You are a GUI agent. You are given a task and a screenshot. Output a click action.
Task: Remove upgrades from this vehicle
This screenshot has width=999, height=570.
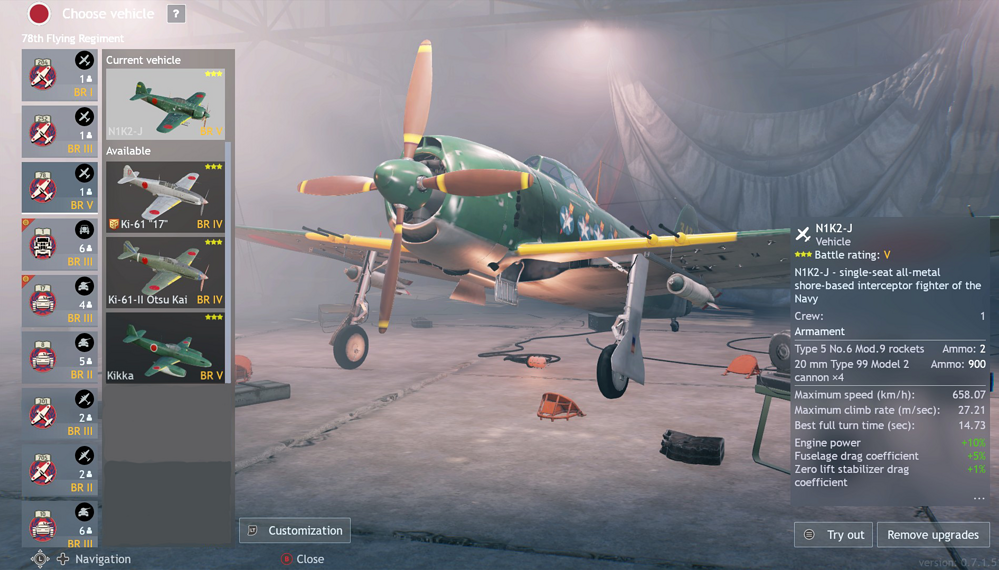click(x=933, y=535)
